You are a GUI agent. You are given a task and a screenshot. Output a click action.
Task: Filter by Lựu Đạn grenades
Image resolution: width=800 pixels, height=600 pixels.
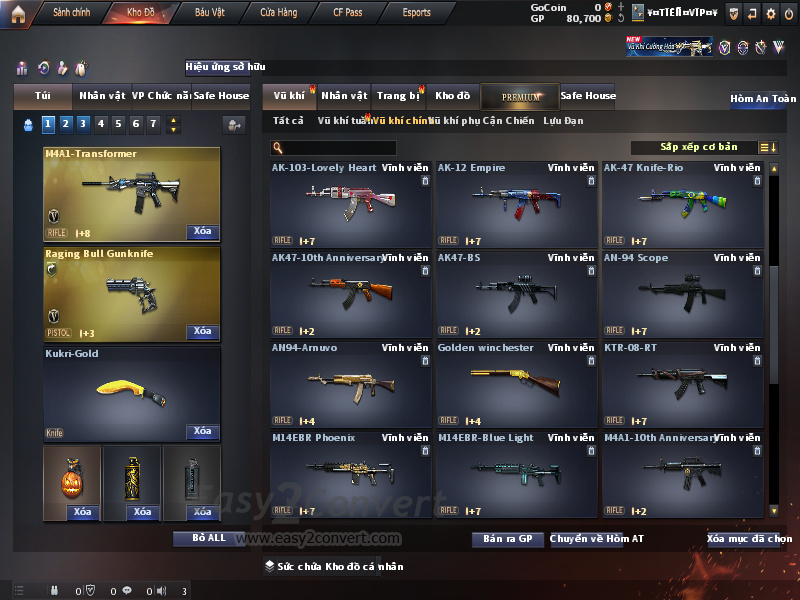click(x=563, y=121)
